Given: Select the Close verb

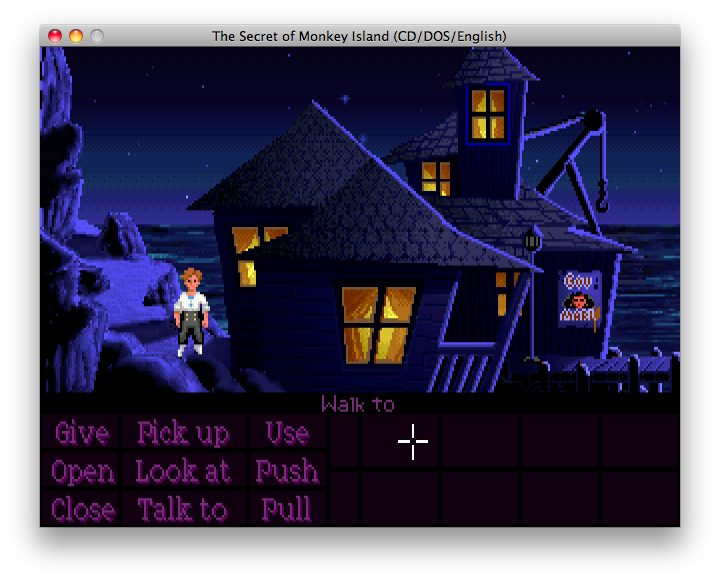Looking at the screenshot, I should click(81, 509).
